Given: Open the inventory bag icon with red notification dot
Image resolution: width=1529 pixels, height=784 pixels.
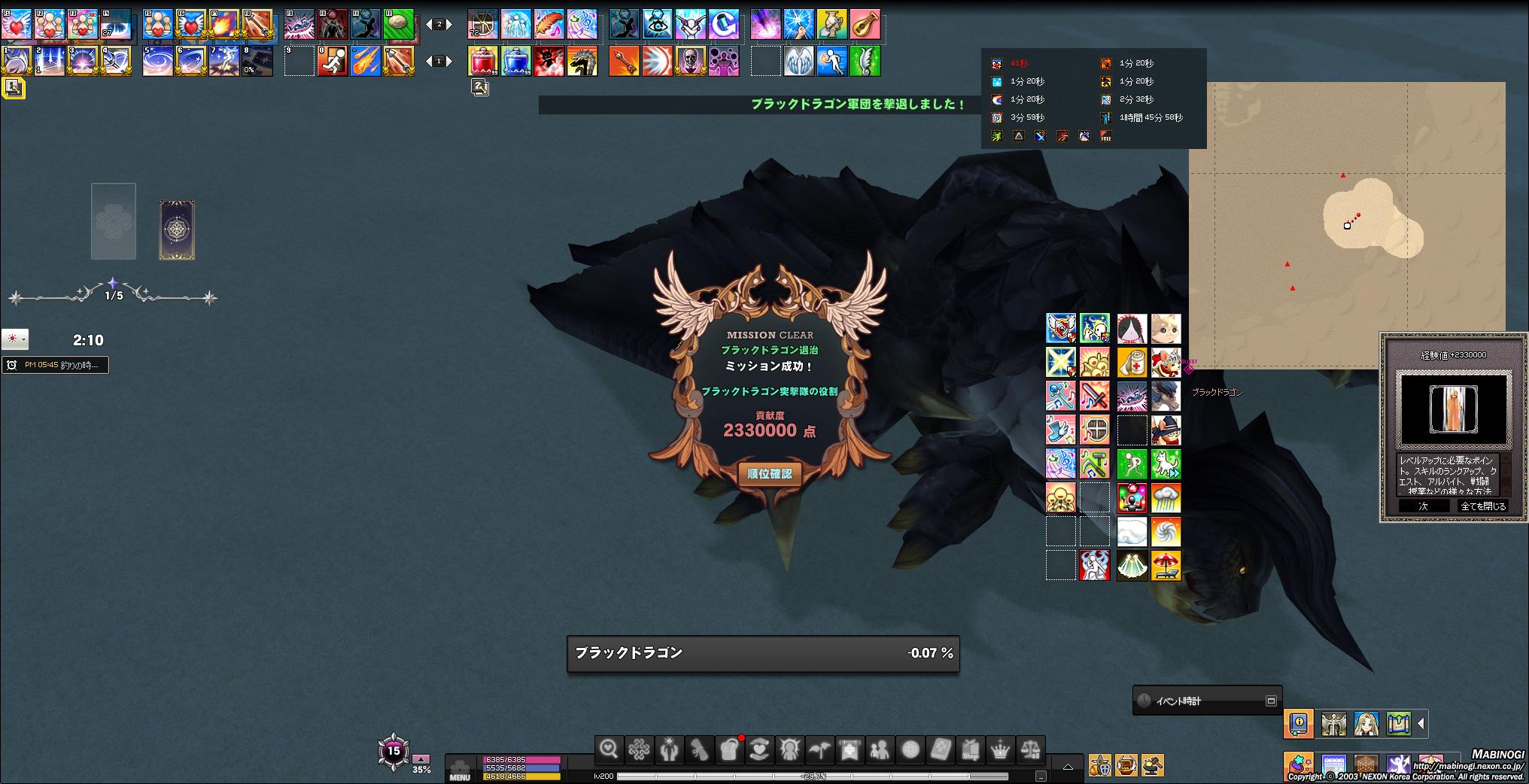Looking at the screenshot, I should pos(730,749).
